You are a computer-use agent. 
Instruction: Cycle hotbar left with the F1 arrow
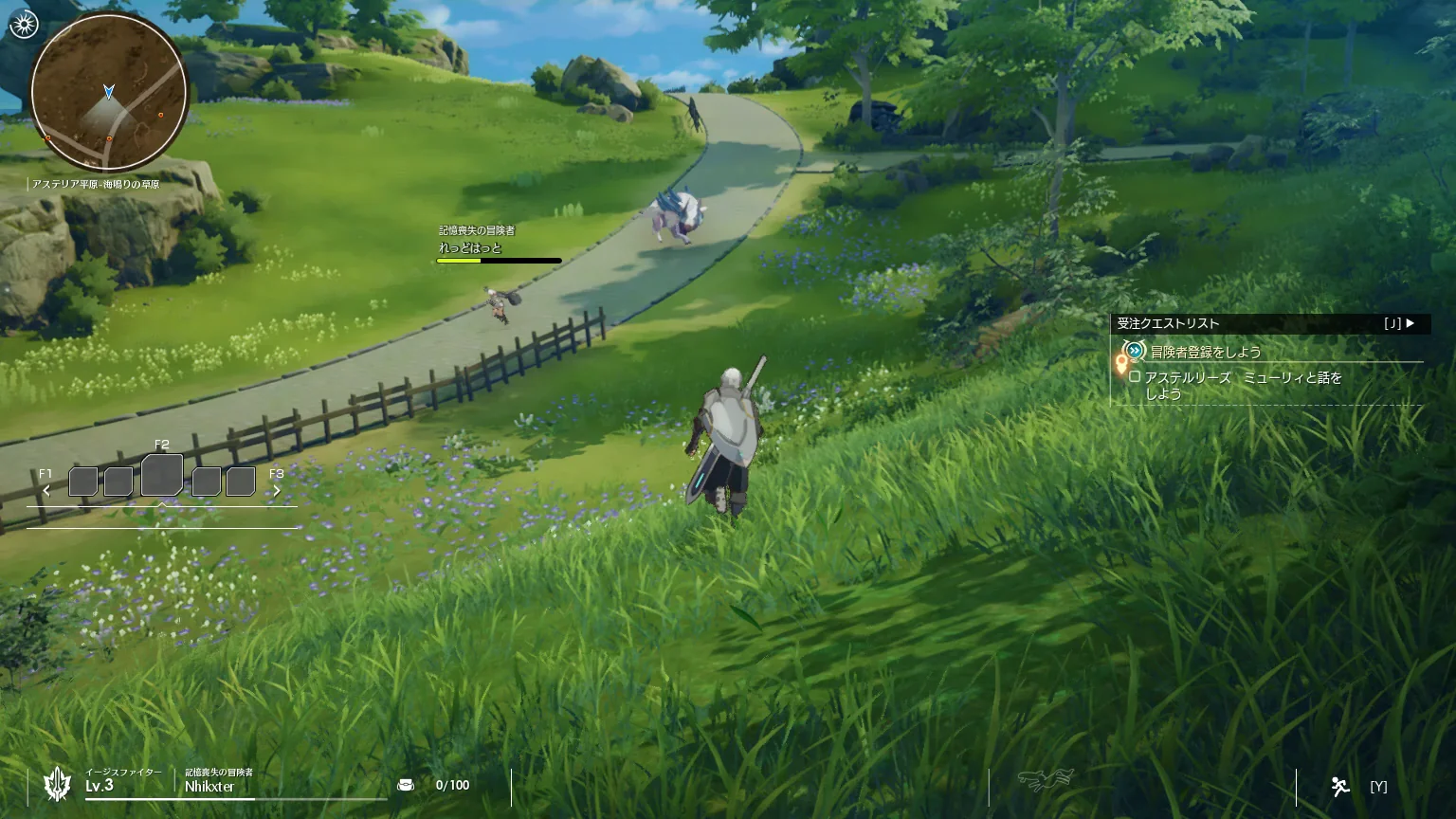click(x=46, y=490)
